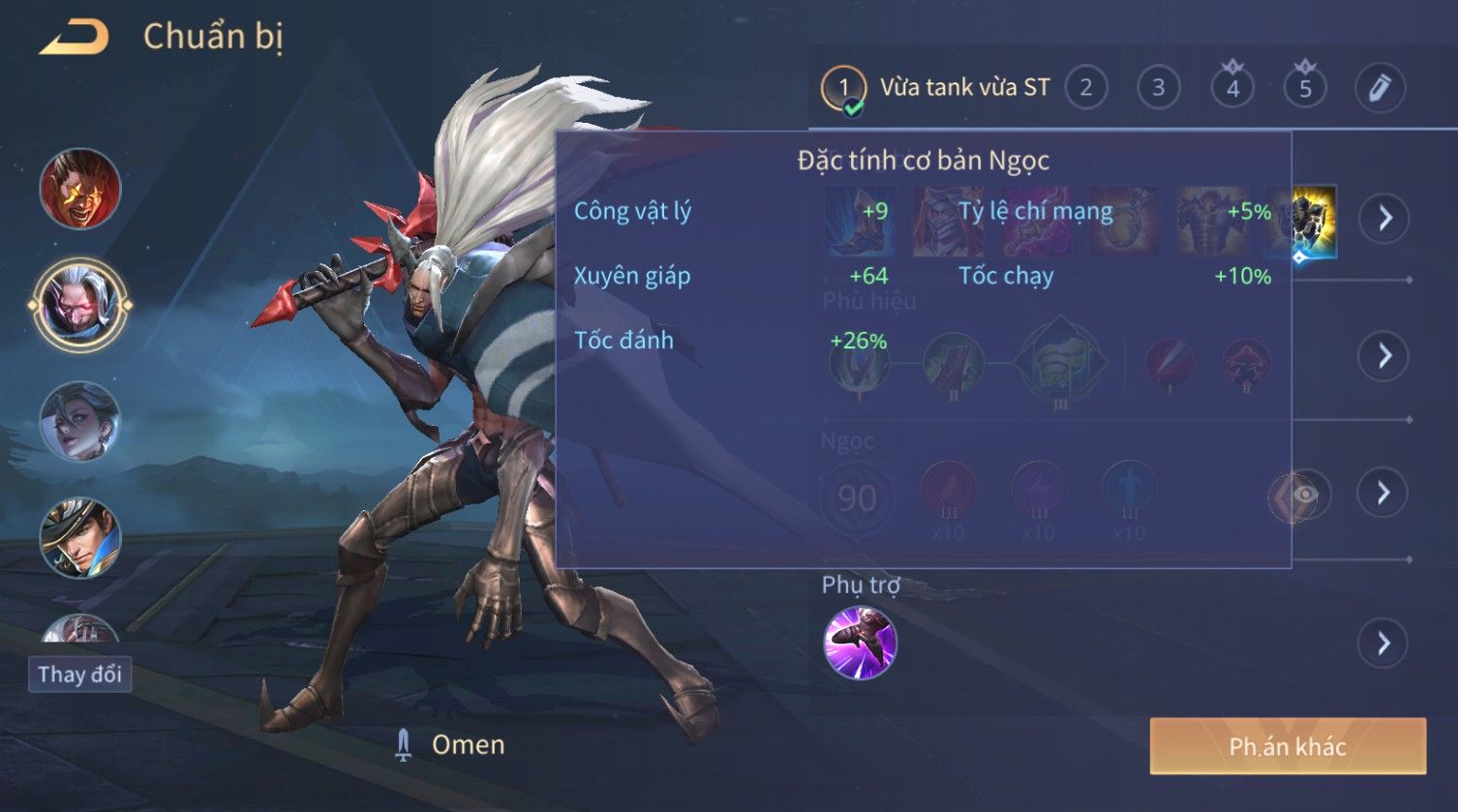
Task: Open equipment details with the top arrow
Action: (x=1384, y=218)
